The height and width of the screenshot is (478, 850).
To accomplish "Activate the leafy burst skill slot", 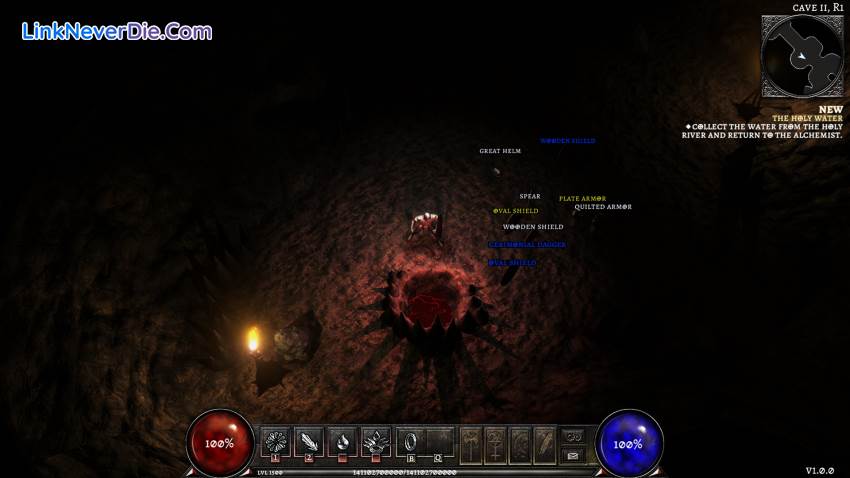I will click(x=375, y=441).
